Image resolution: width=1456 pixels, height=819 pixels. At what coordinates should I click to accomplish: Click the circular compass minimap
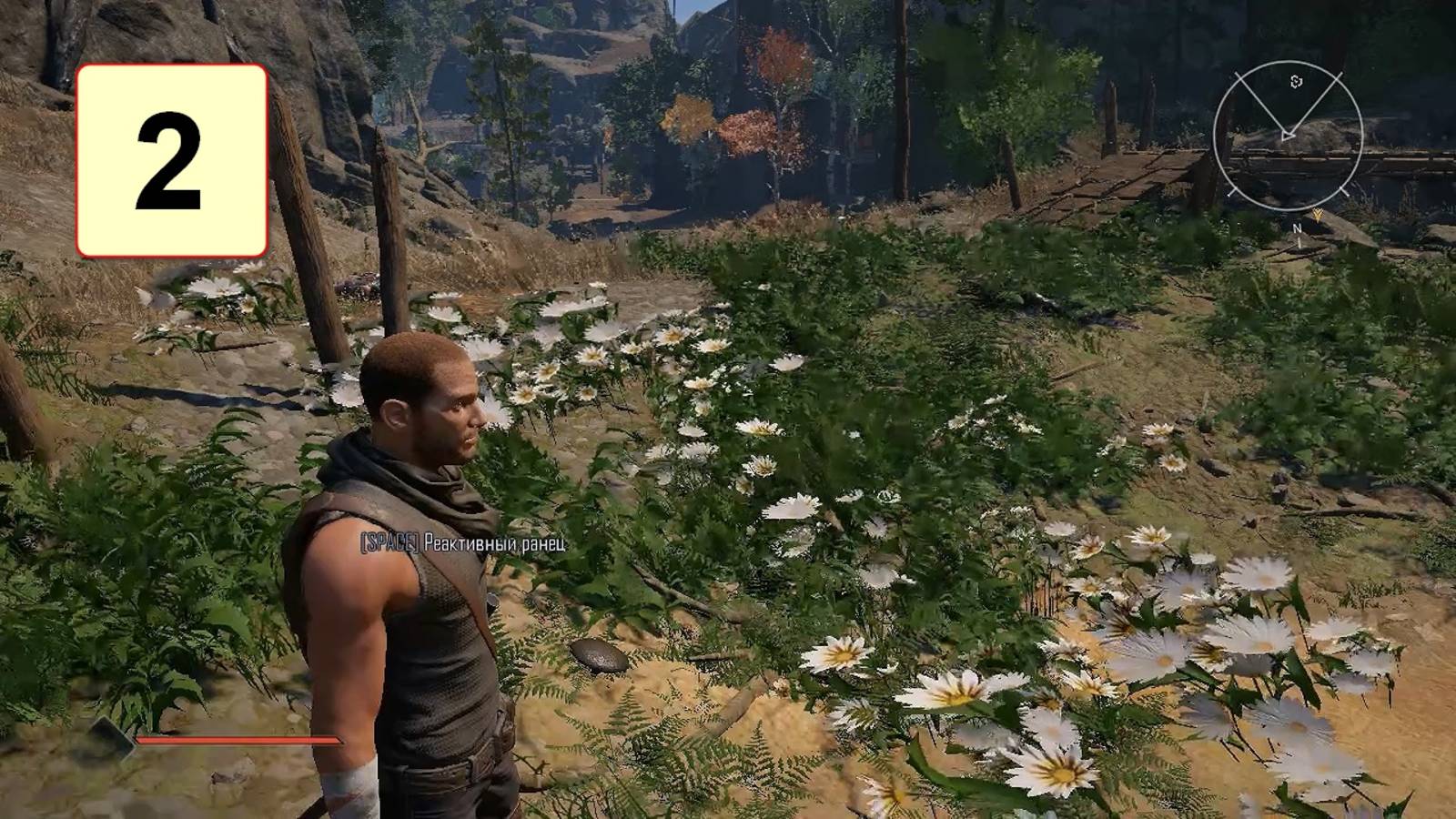click(1288, 135)
